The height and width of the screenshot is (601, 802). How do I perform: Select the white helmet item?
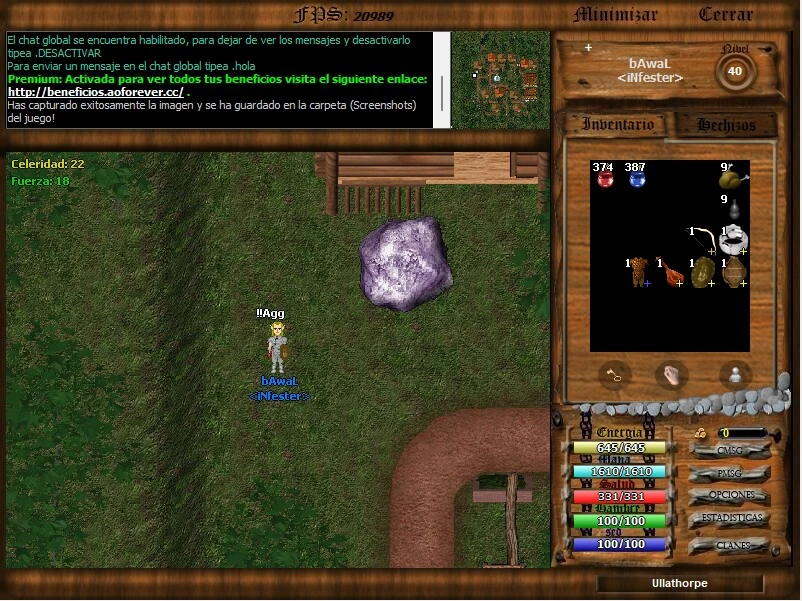(x=733, y=240)
